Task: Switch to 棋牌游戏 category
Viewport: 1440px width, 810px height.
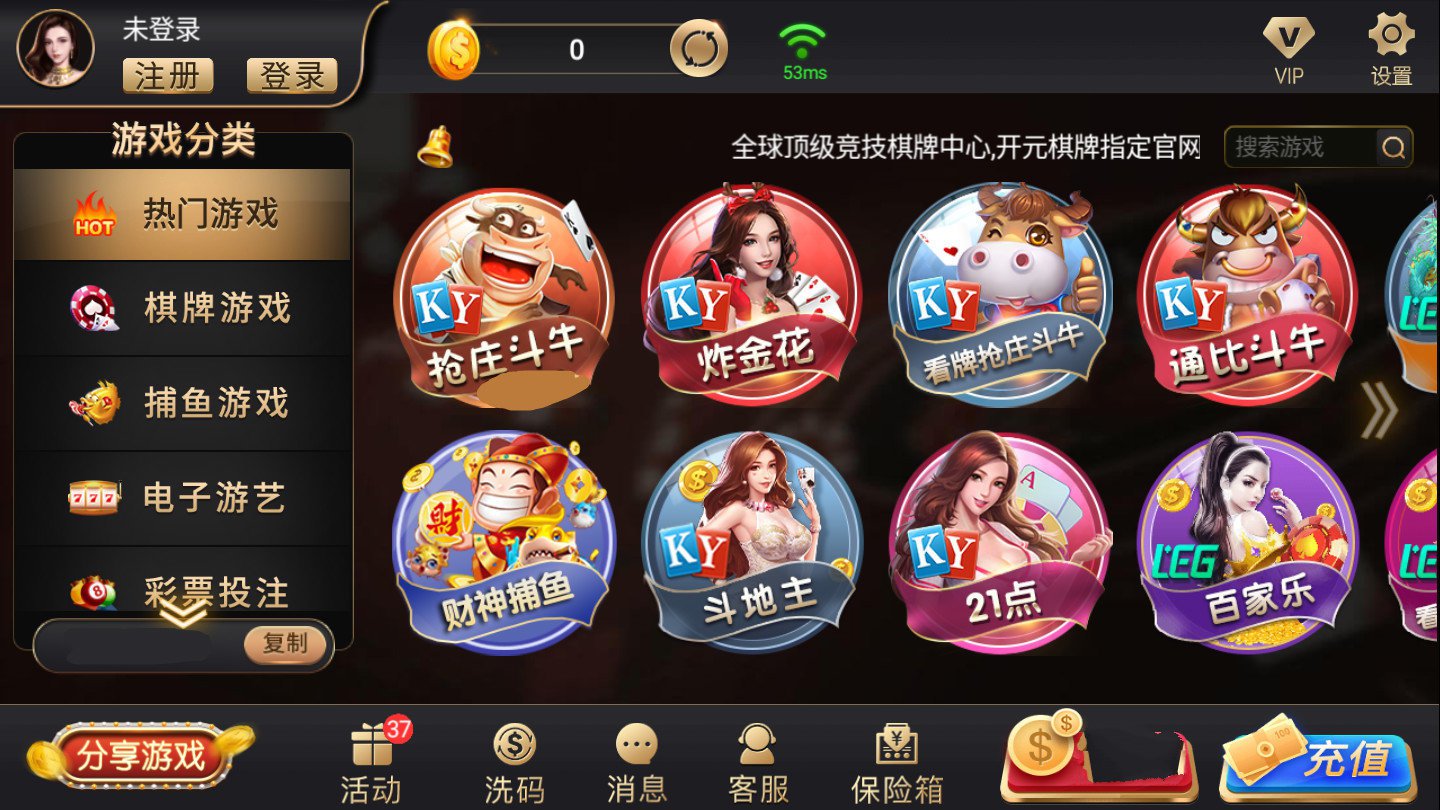Action: (183, 308)
